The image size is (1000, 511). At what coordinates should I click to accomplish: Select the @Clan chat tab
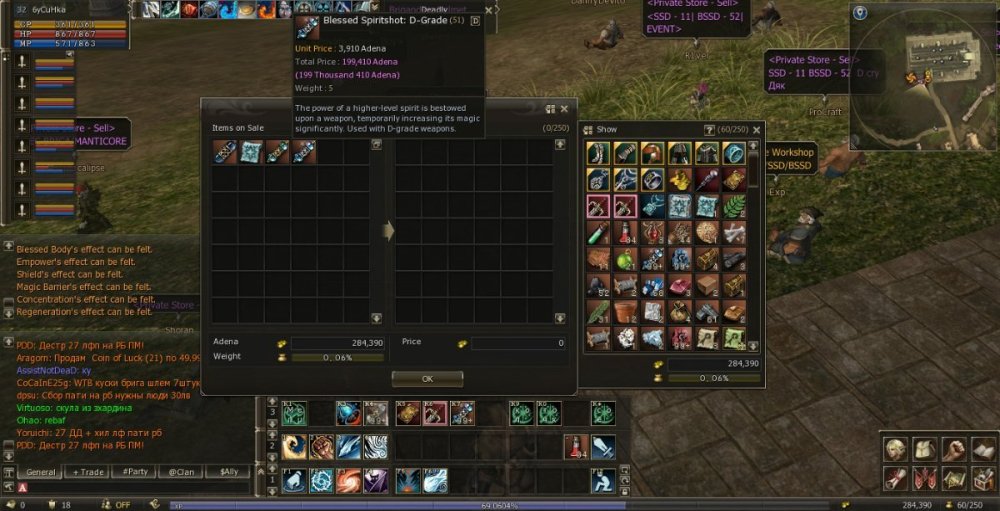tap(182, 472)
